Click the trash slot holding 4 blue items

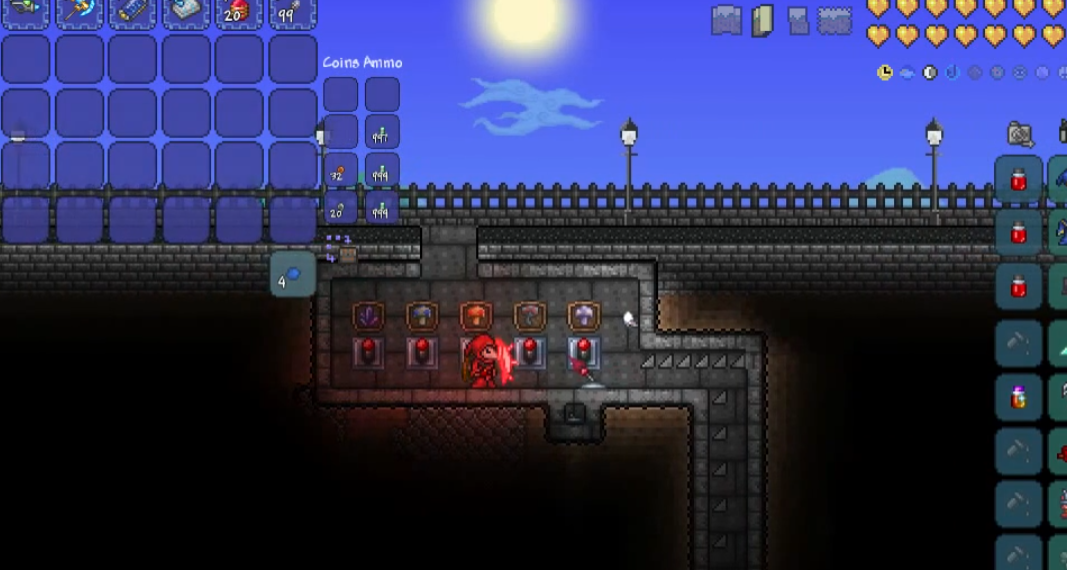(293, 275)
